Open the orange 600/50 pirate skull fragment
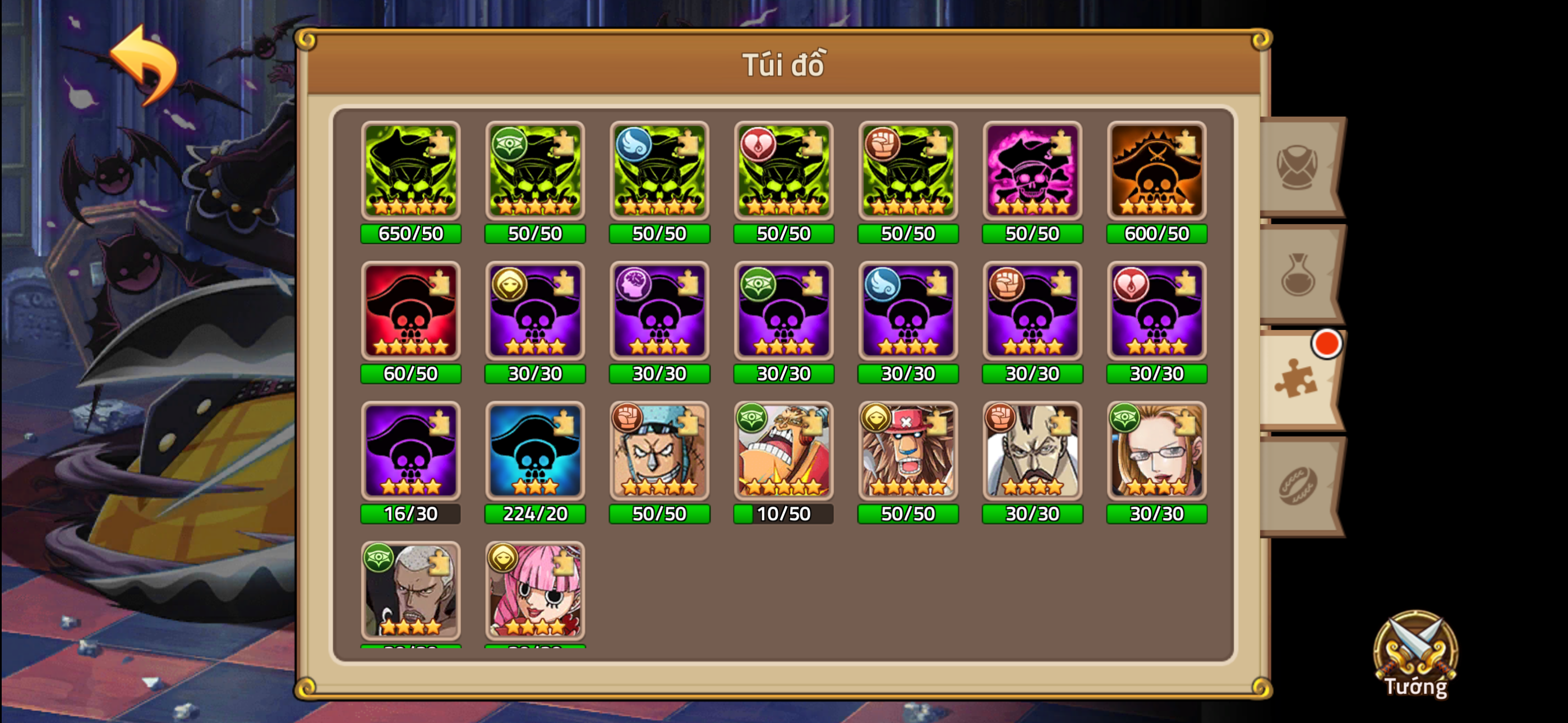 point(1156,172)
